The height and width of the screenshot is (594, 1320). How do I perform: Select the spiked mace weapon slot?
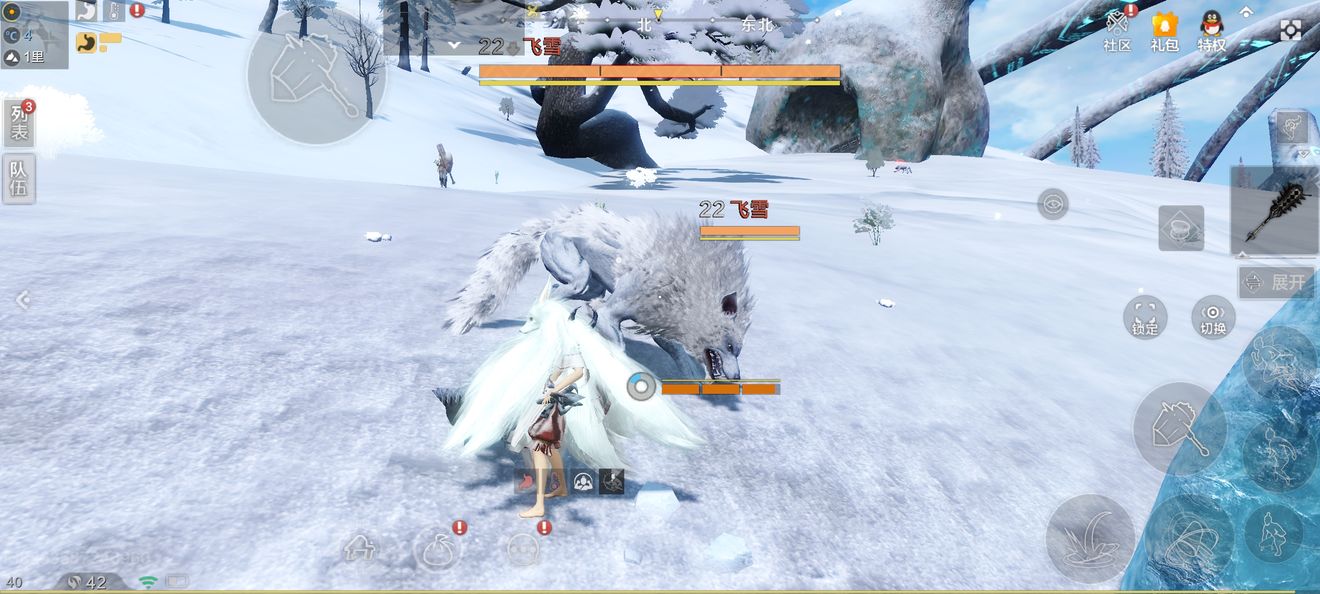(x=1275, y=210)
